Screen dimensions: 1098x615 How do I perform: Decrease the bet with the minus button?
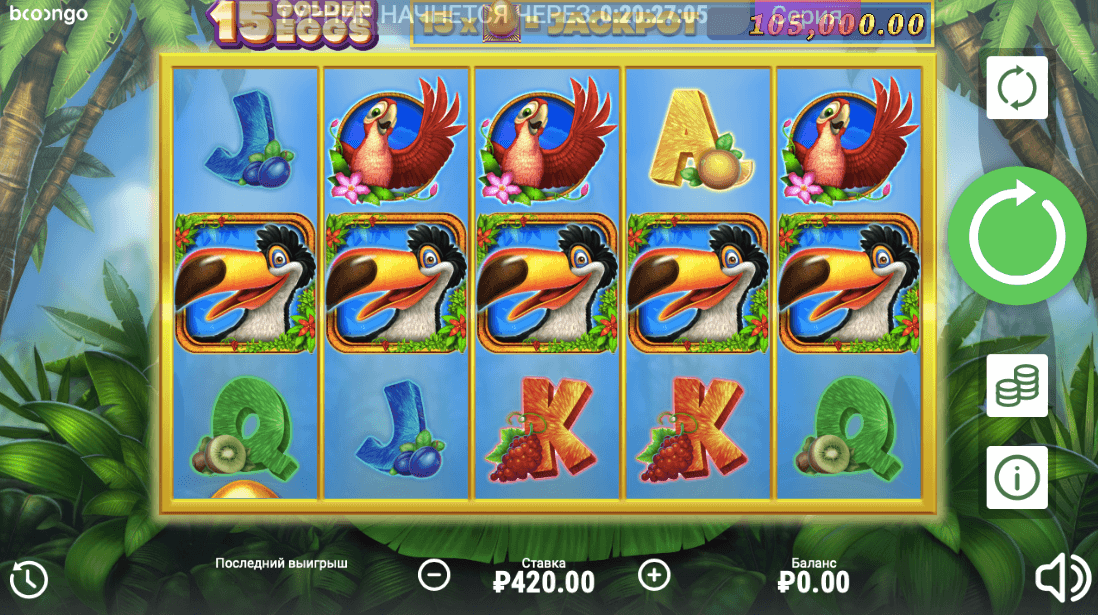pos(434,575)
